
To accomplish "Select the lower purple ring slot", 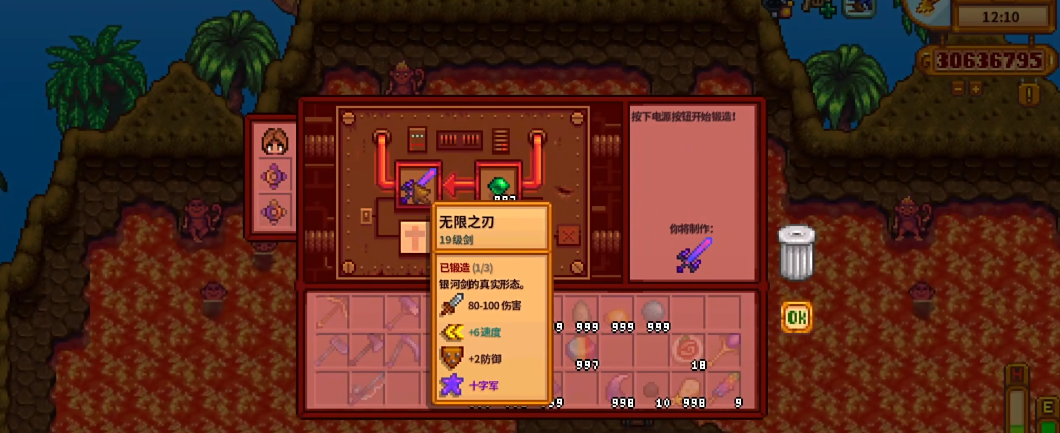I will click(x=275, y=212).
